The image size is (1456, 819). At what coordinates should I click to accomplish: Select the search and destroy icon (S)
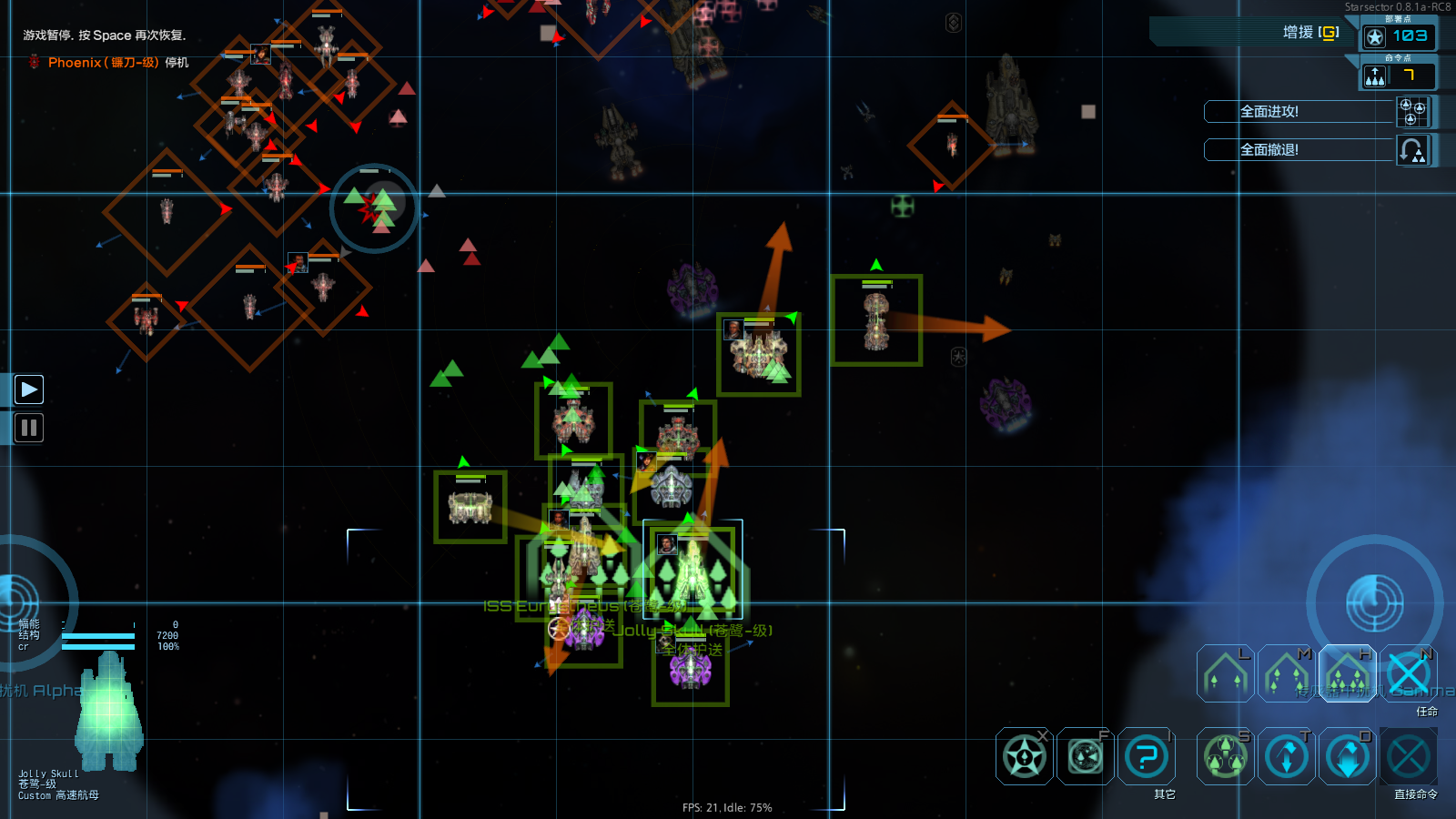[x=1225, y=756]
